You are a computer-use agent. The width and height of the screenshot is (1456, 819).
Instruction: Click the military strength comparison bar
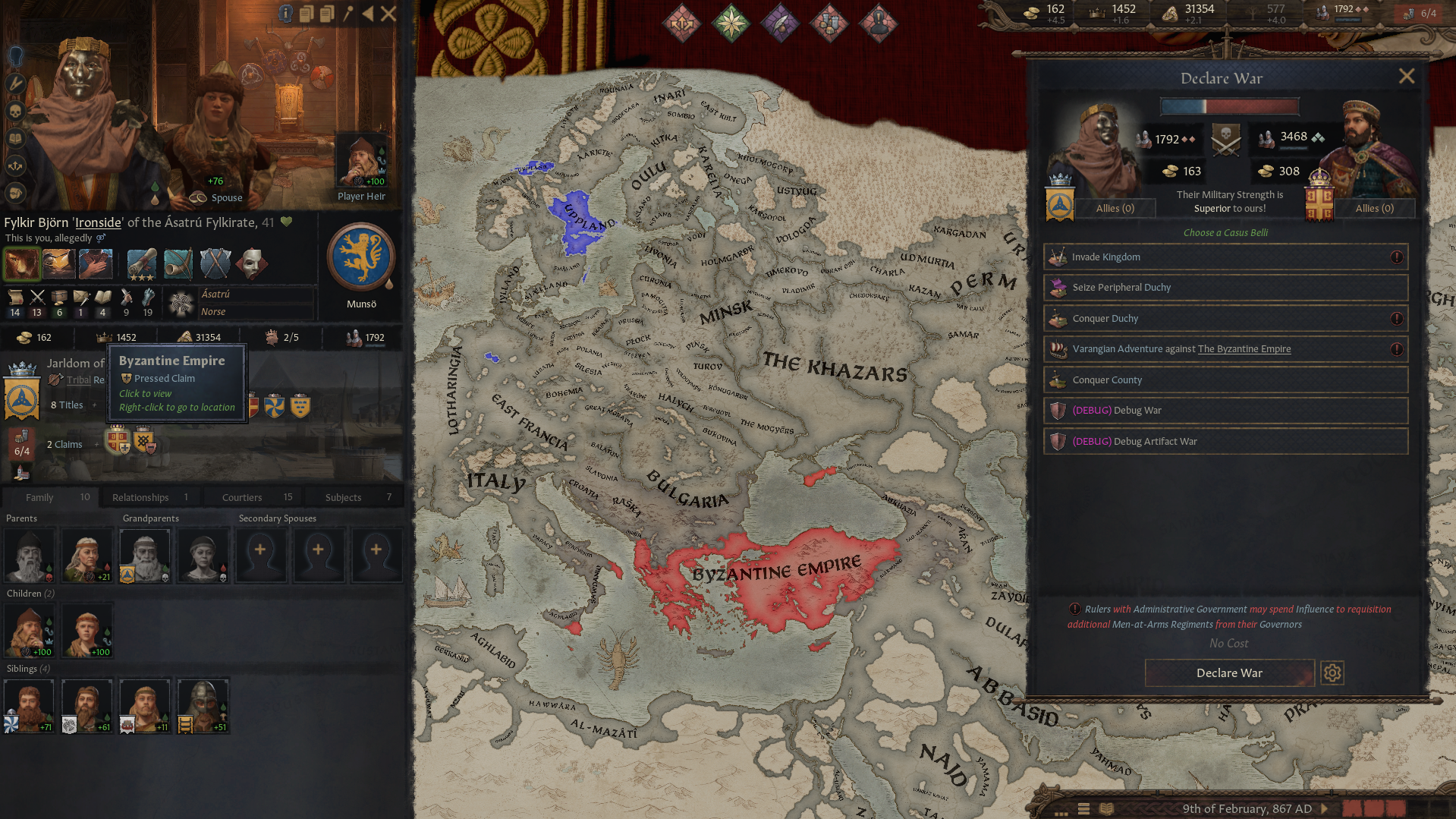click(1229, 106)
